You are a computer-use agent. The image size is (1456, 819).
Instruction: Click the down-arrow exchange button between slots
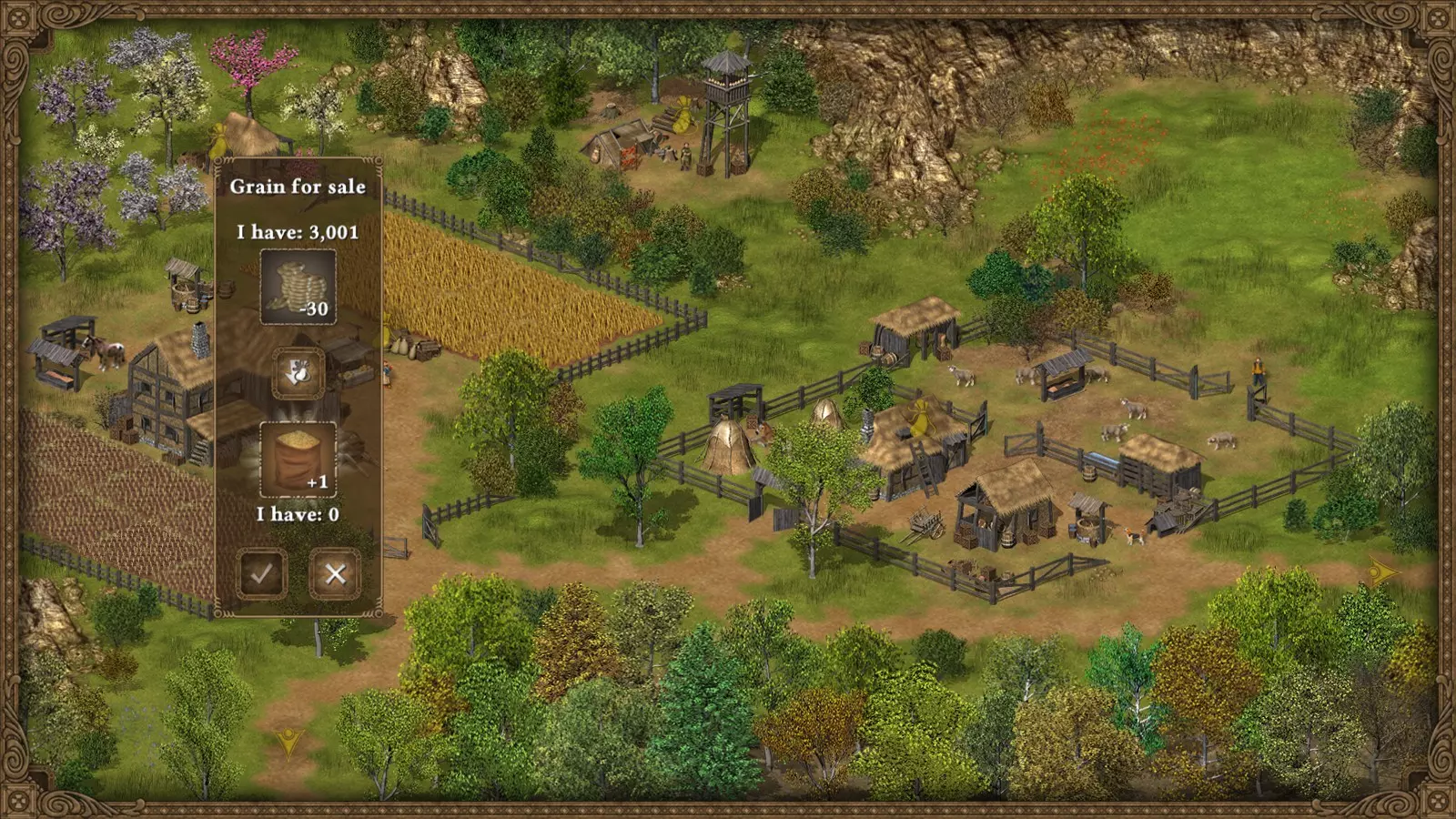coord(298,372)
